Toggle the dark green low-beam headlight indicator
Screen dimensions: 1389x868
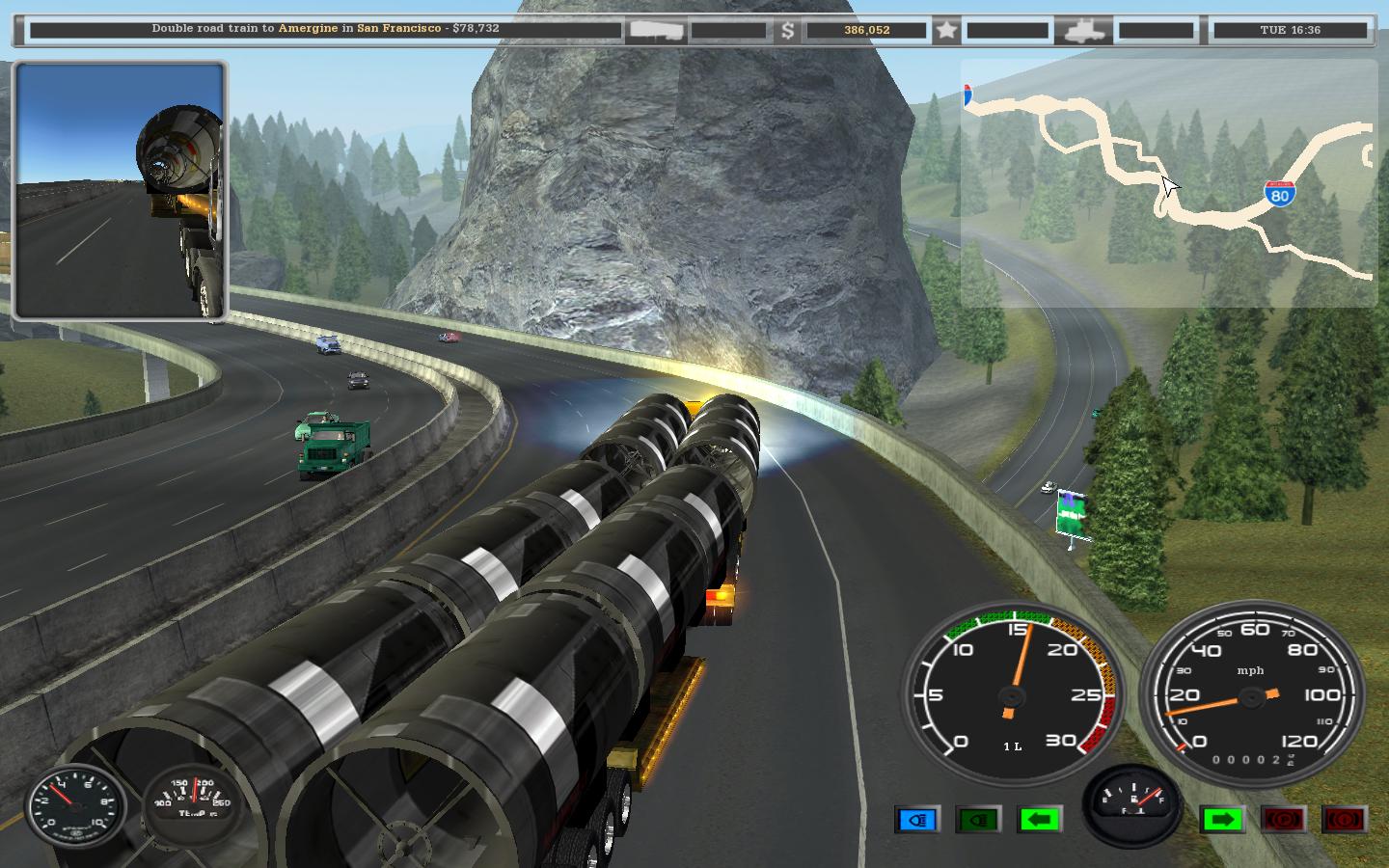978,820
